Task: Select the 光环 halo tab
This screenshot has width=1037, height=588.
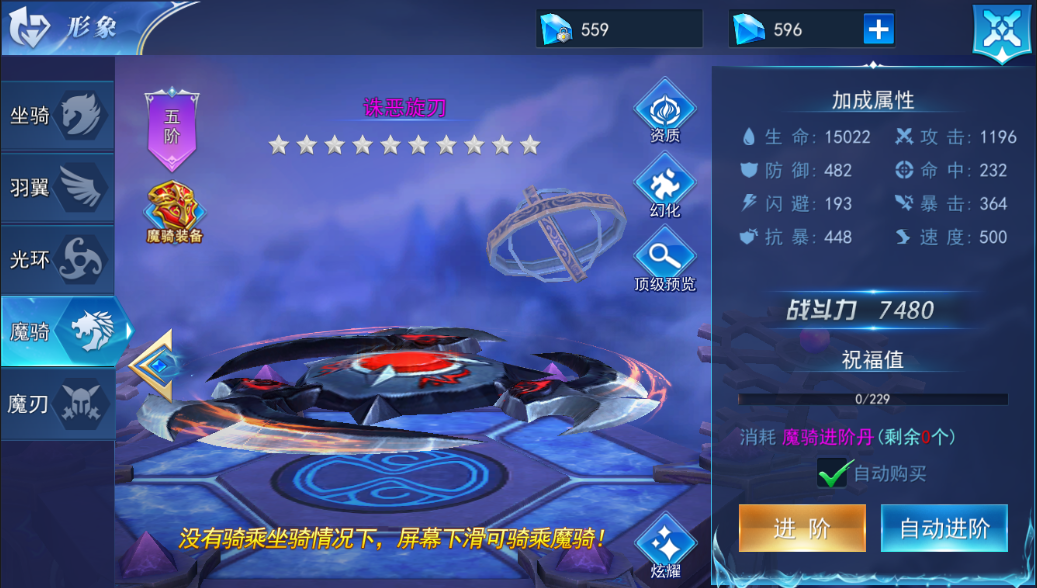Action: pyautogui.click(x=58, y=259)
